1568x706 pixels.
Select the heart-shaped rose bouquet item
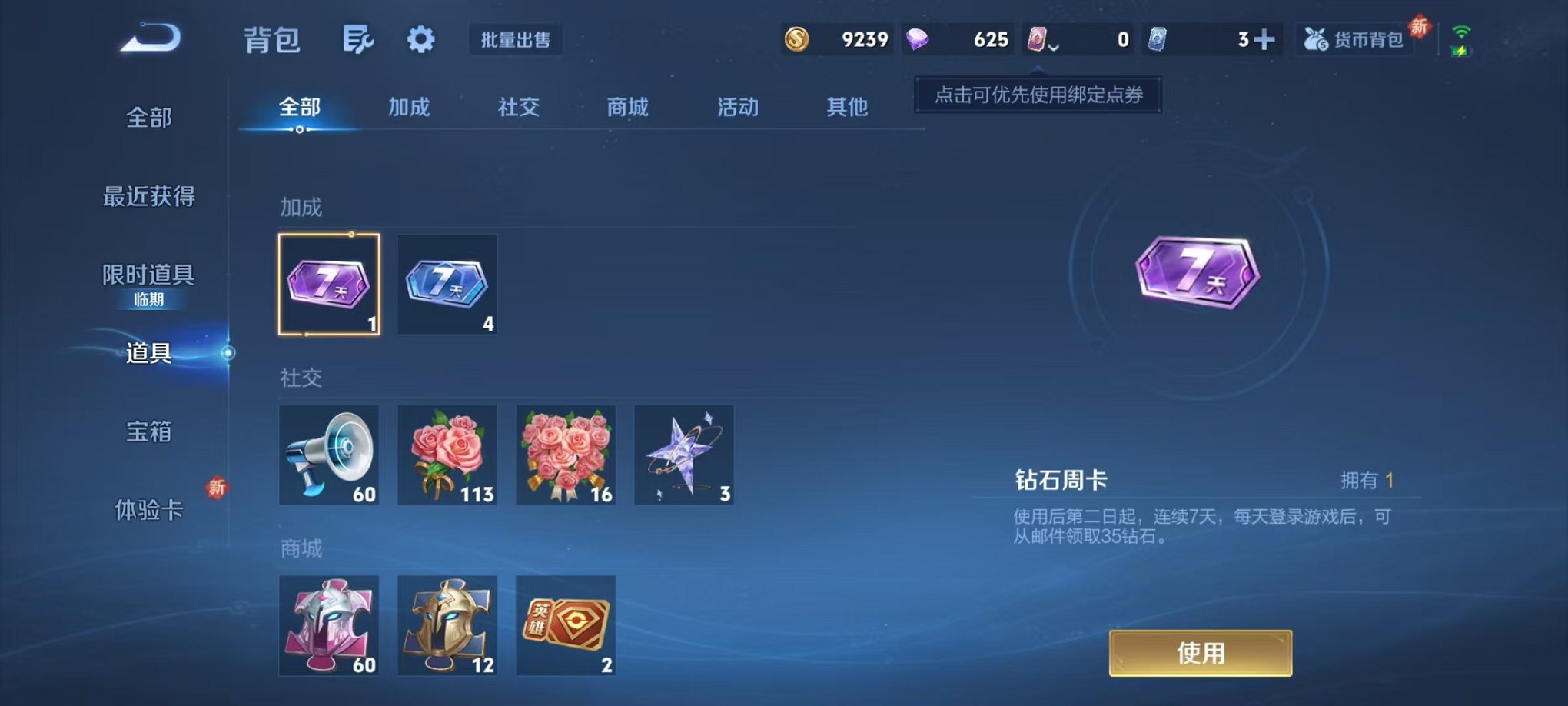tap(564, 455)
